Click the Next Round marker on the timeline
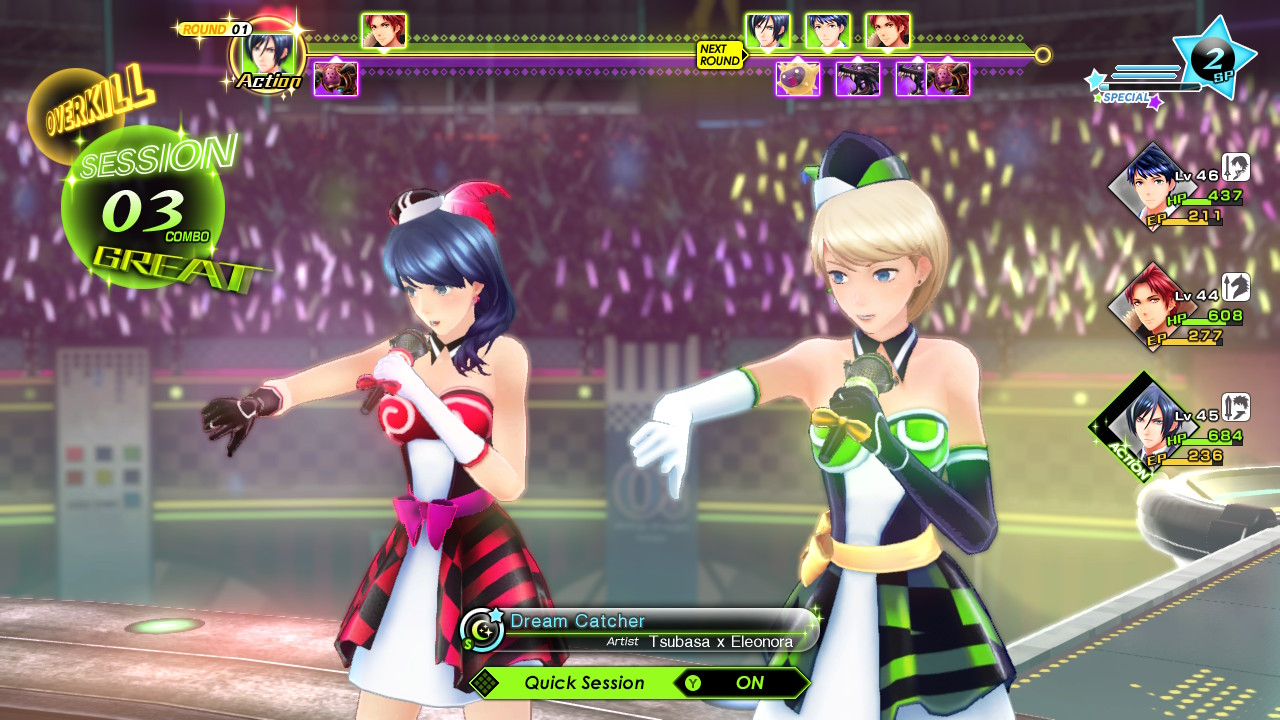 coord(720,55)
